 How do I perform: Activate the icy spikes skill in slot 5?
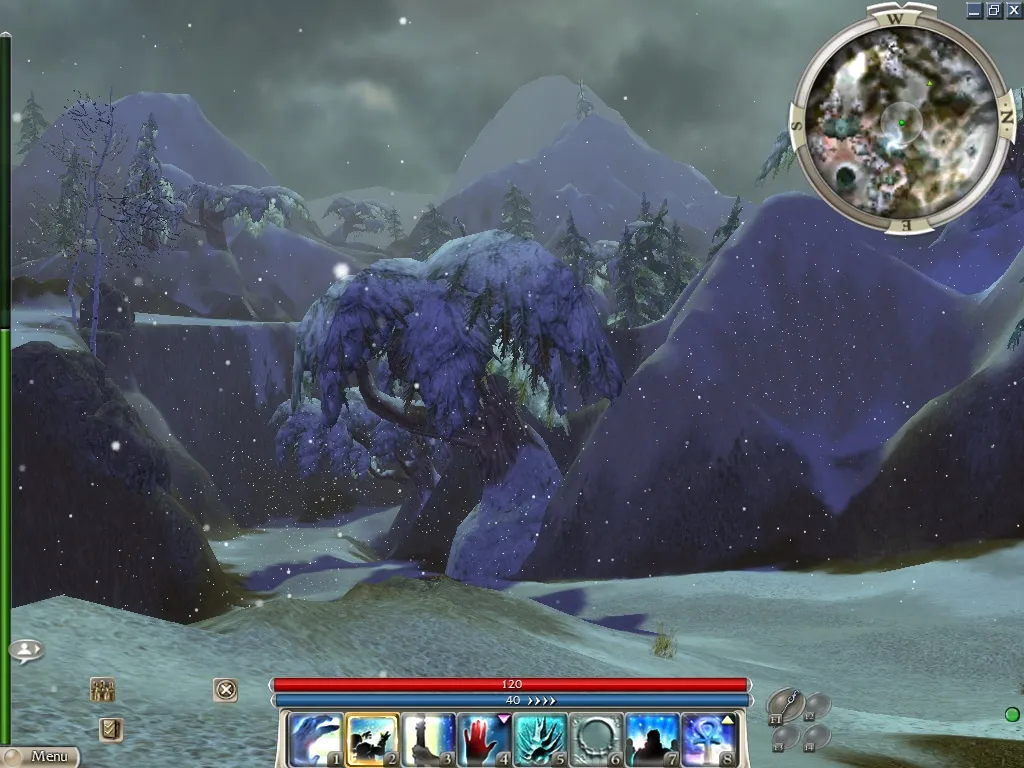tap(541, 739)
